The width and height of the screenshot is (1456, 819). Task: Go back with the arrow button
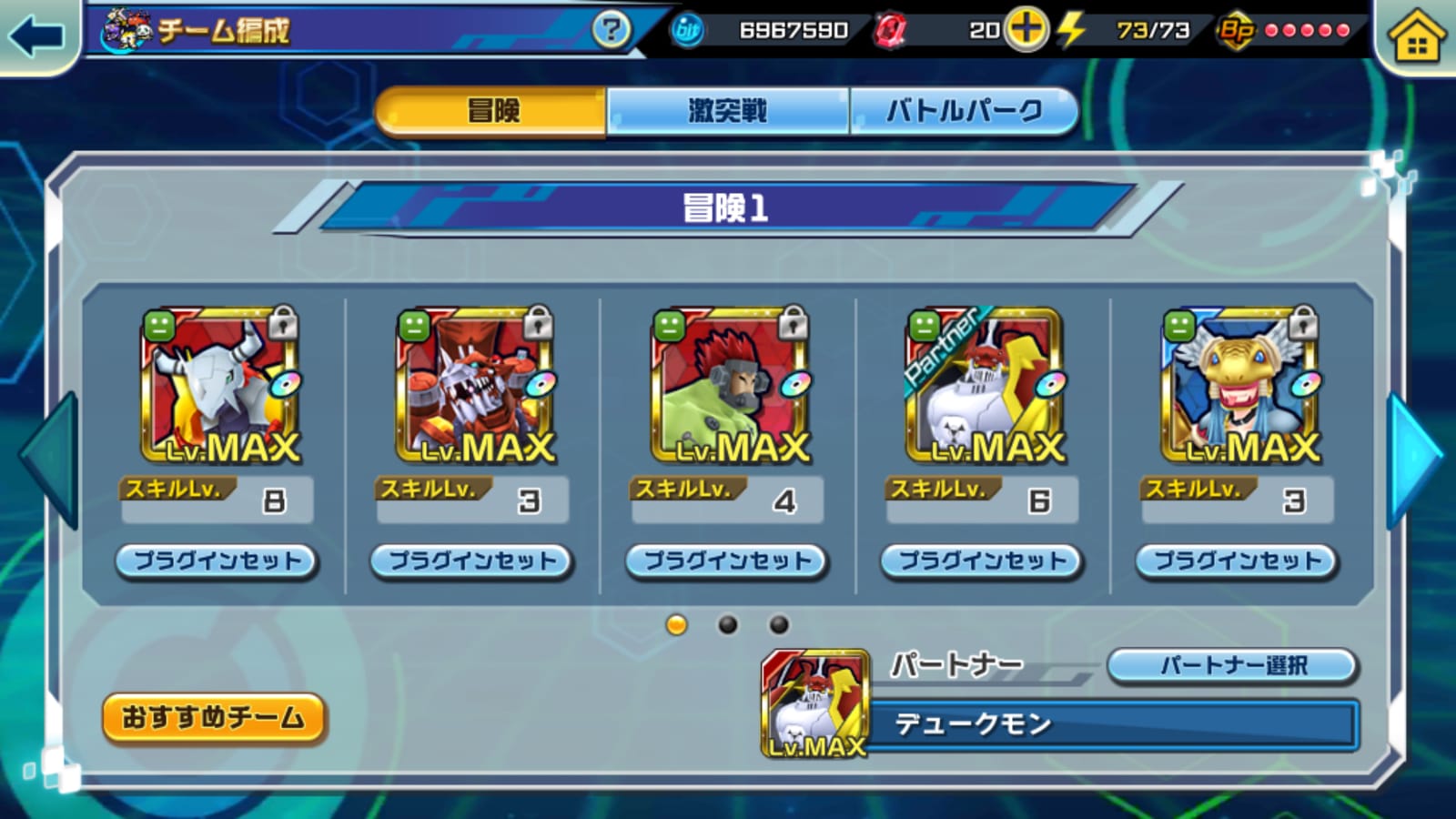coord(36,36)
